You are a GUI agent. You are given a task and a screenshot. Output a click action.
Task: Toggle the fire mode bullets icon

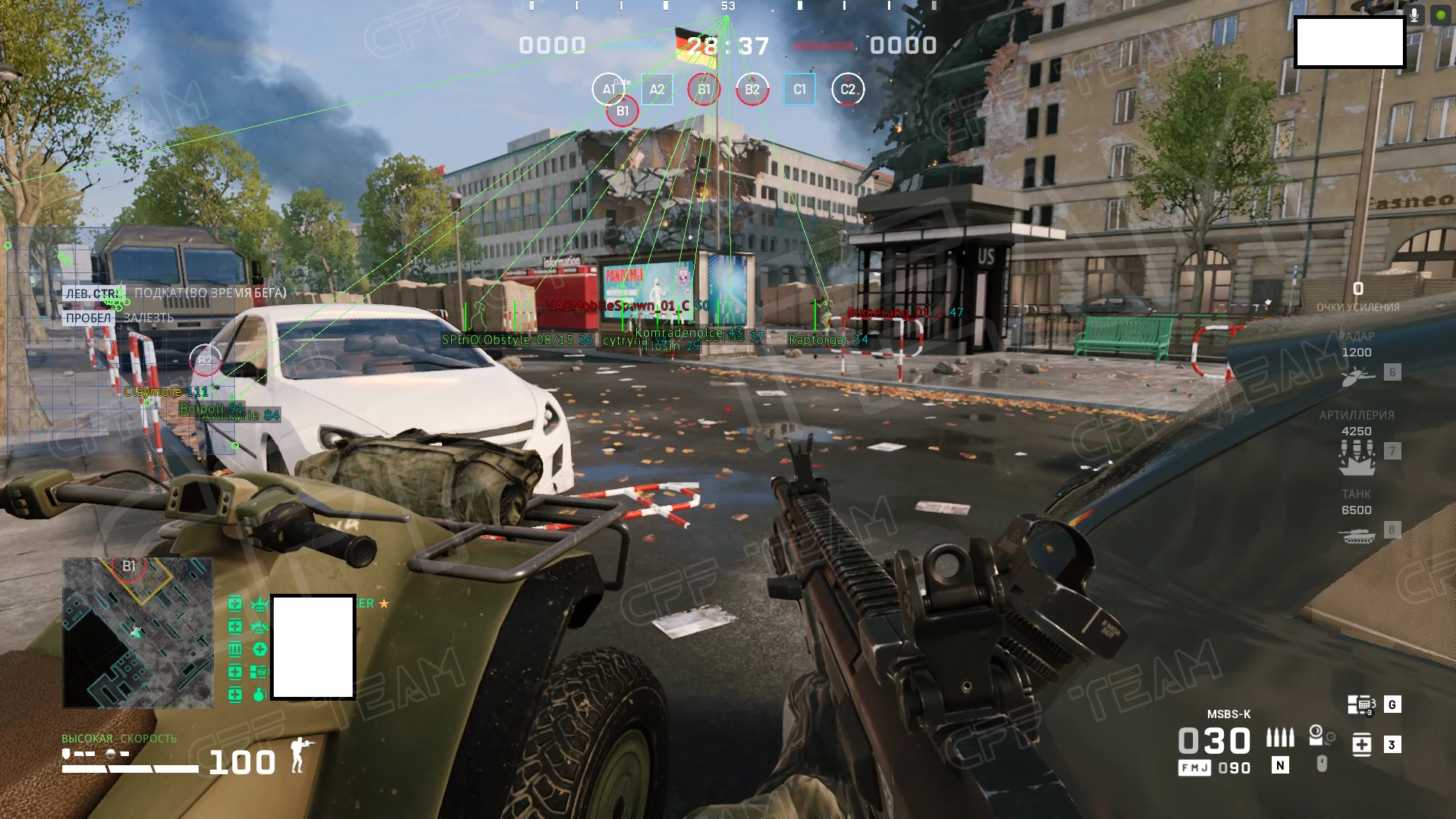(1280, 738)
